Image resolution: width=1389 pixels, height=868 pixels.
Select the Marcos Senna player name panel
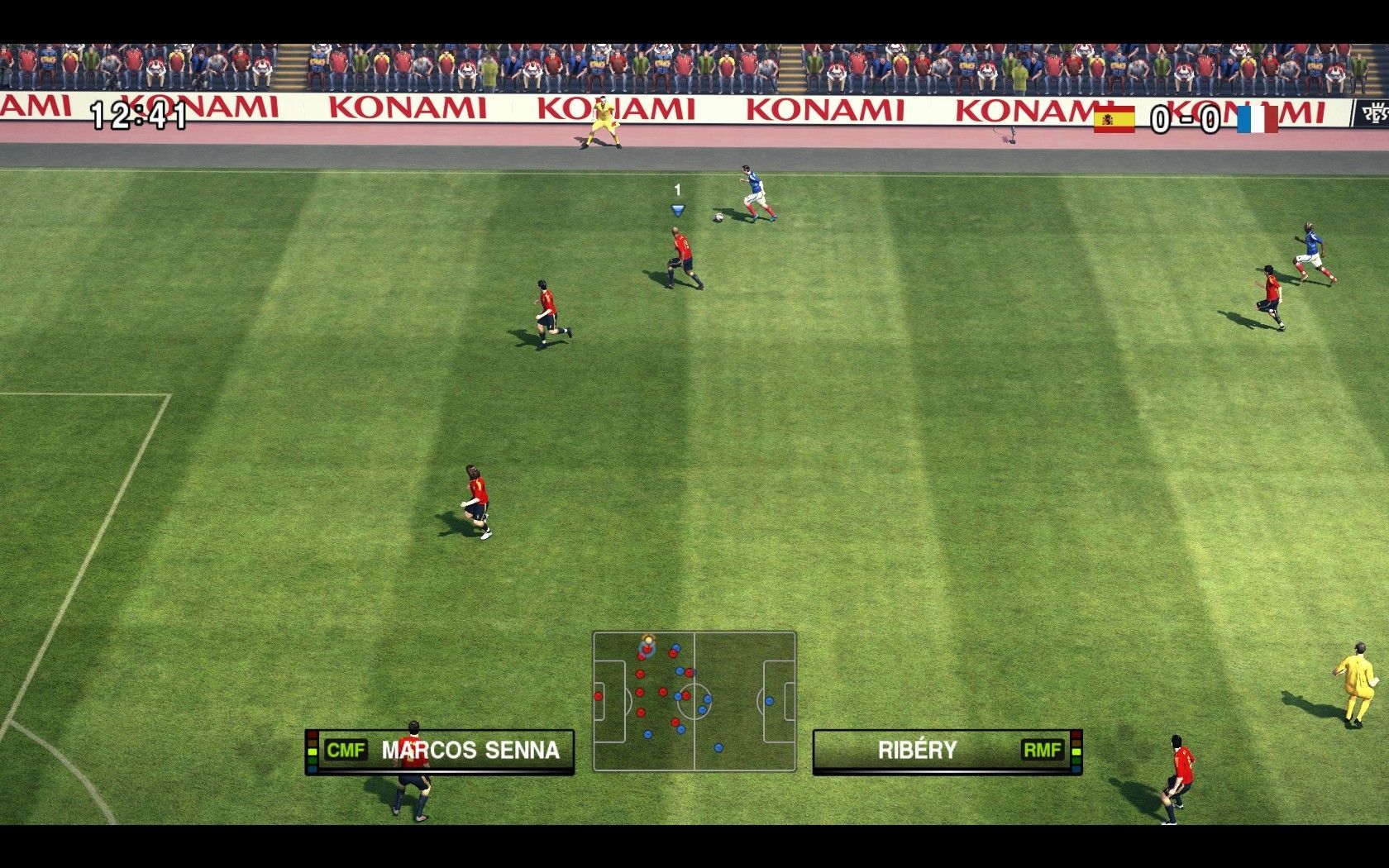tap(441, 751)
